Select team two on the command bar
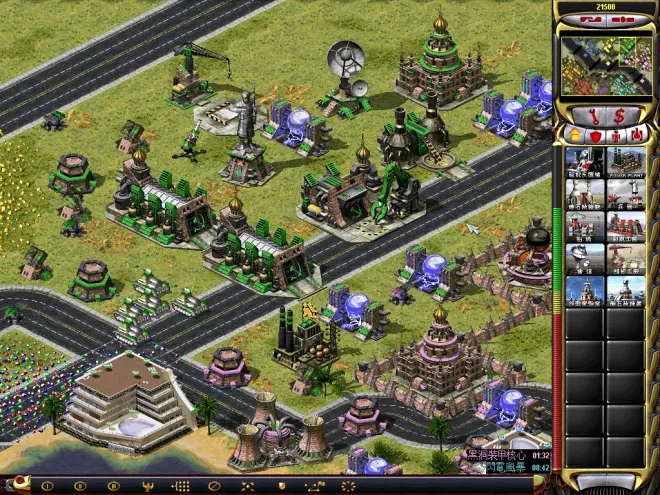 pyautogui.click(x=80, y=487)
